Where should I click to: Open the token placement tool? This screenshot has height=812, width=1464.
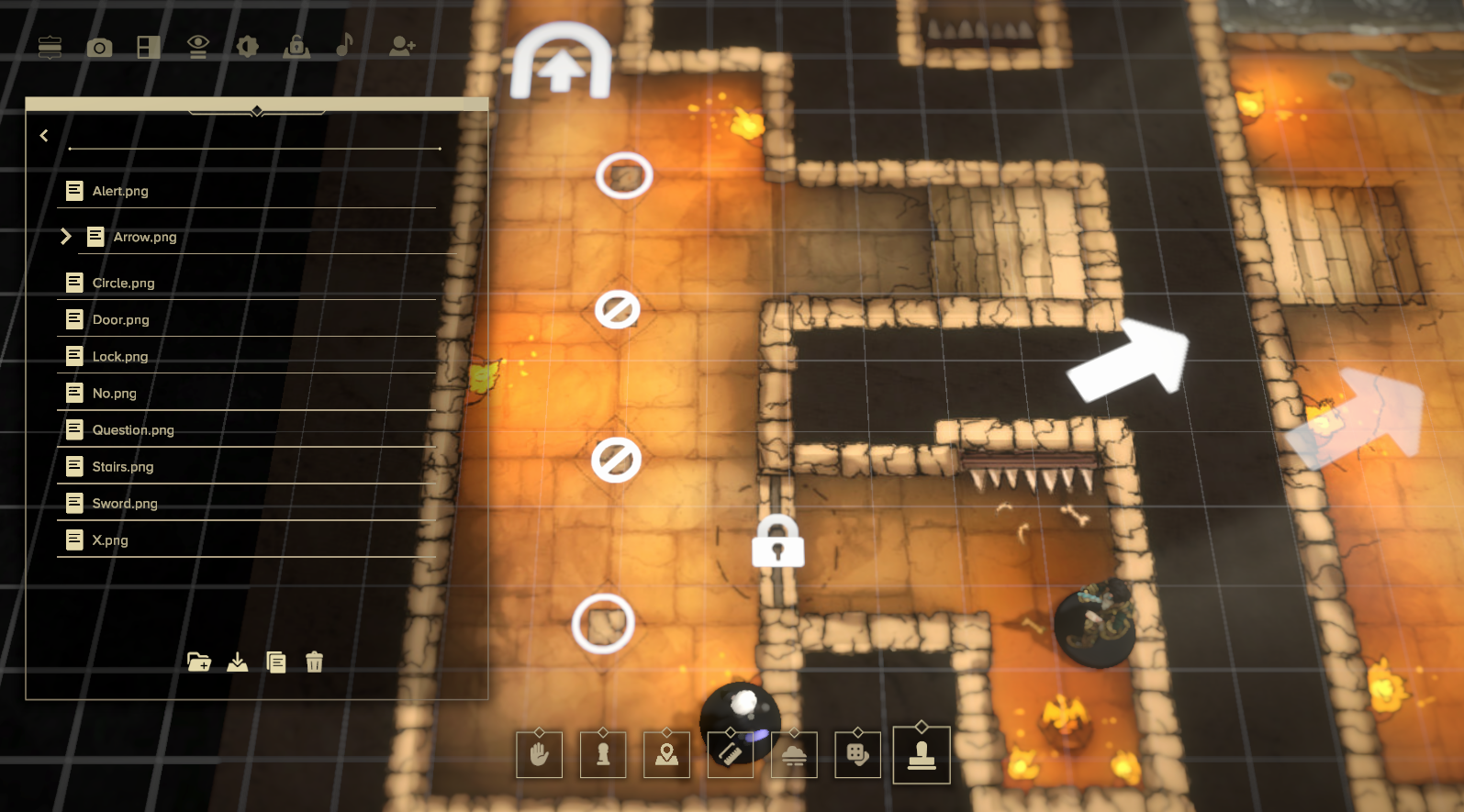603,754
